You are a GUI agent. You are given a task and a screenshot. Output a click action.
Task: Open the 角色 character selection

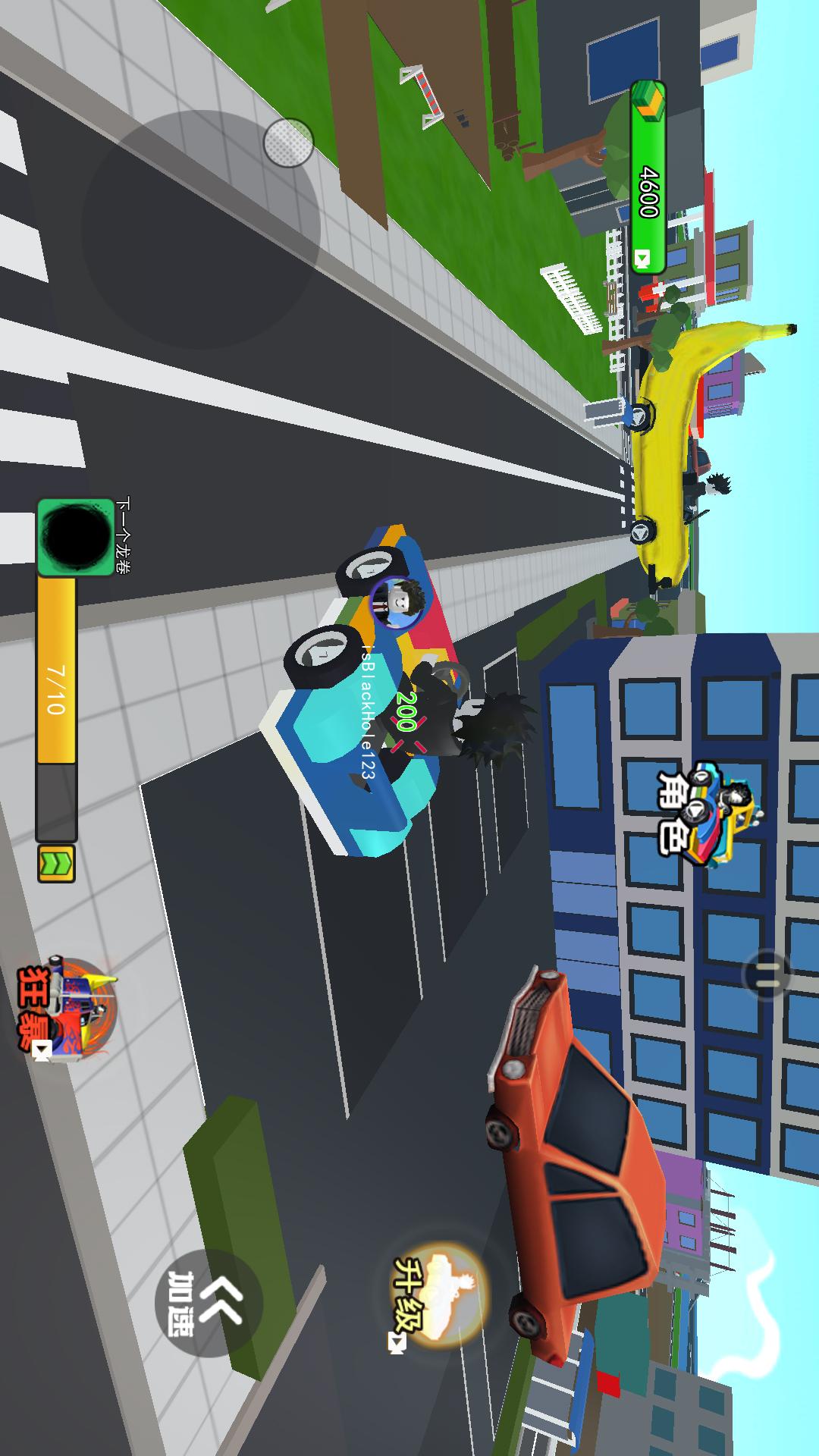705,811
